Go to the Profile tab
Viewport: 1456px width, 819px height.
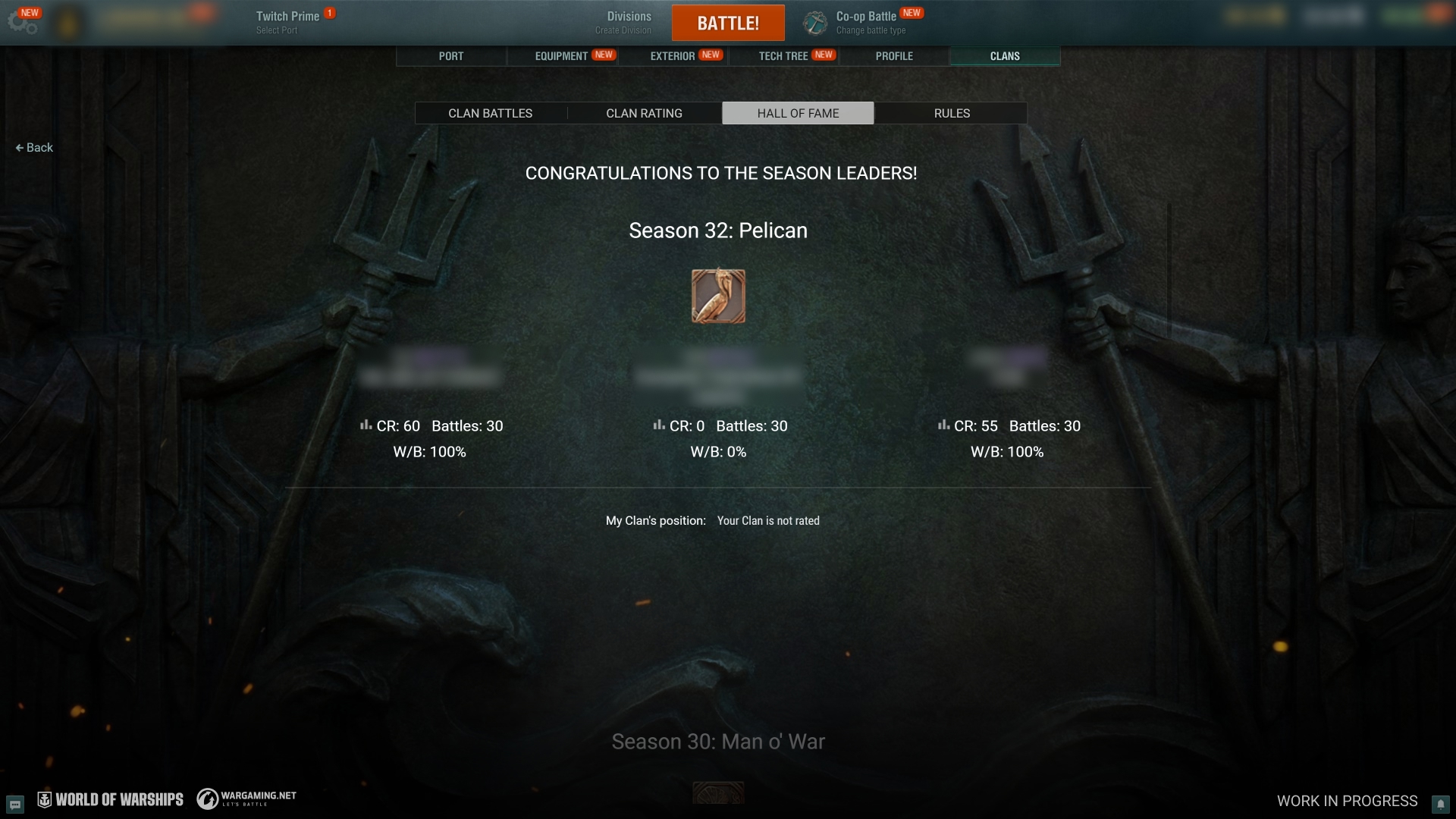click(x=894, y=56)
